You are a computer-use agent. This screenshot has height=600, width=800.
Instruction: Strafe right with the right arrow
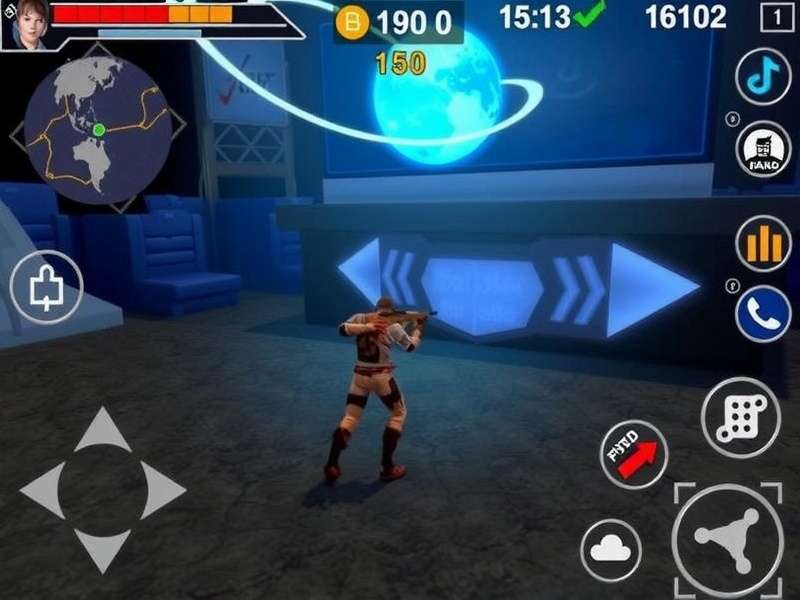(x=160, y=490)
